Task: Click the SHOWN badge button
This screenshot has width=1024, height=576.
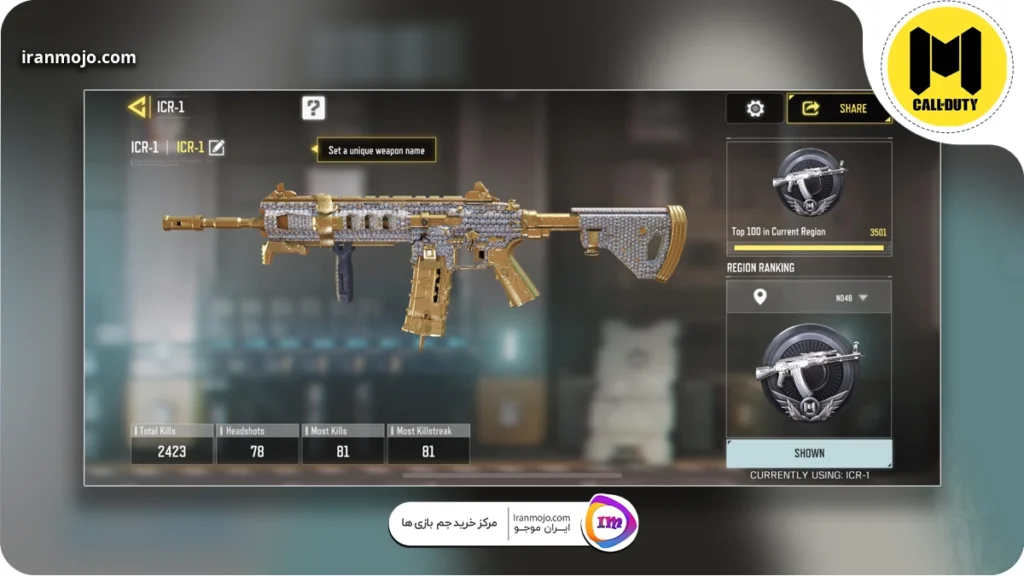Action: point(809,453)
